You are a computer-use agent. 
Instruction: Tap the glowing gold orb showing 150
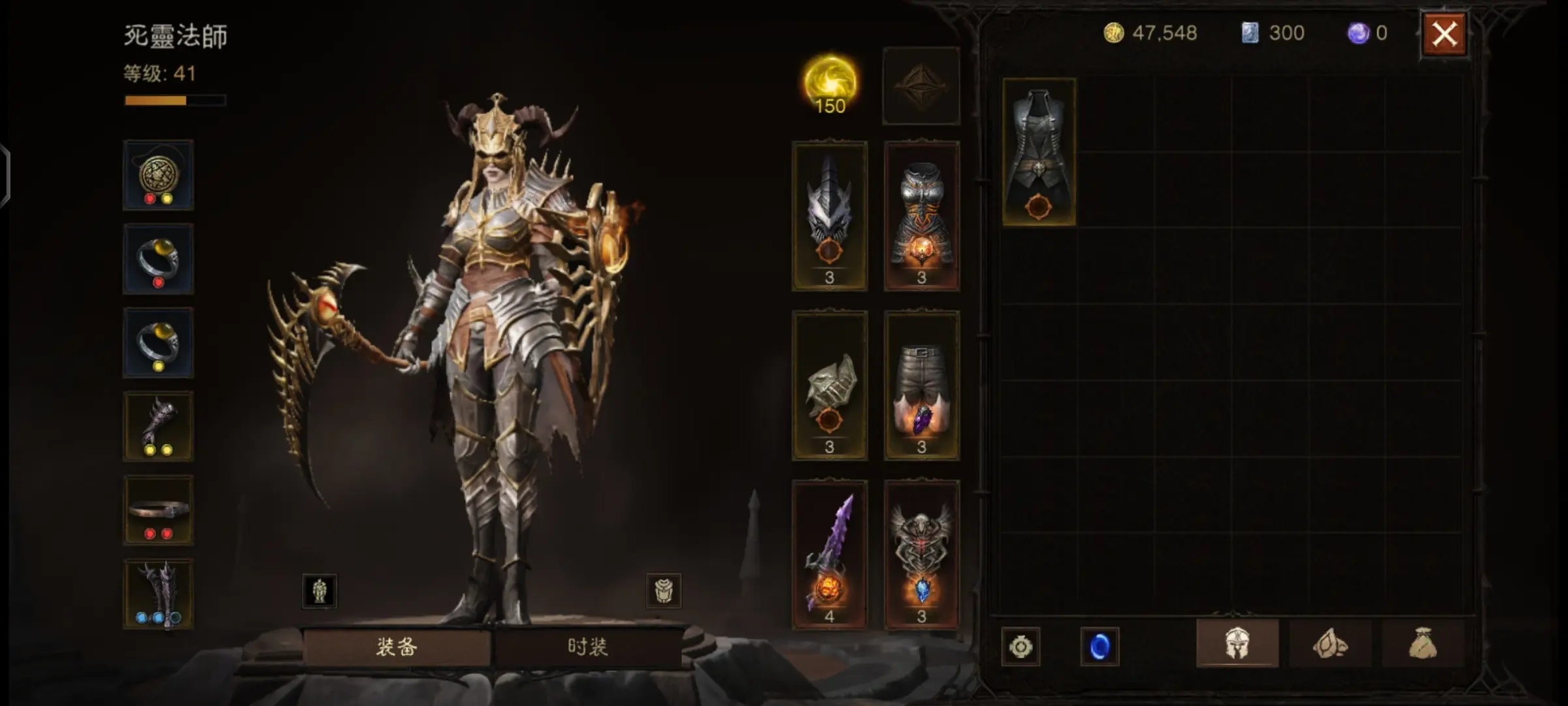(830, 85)
